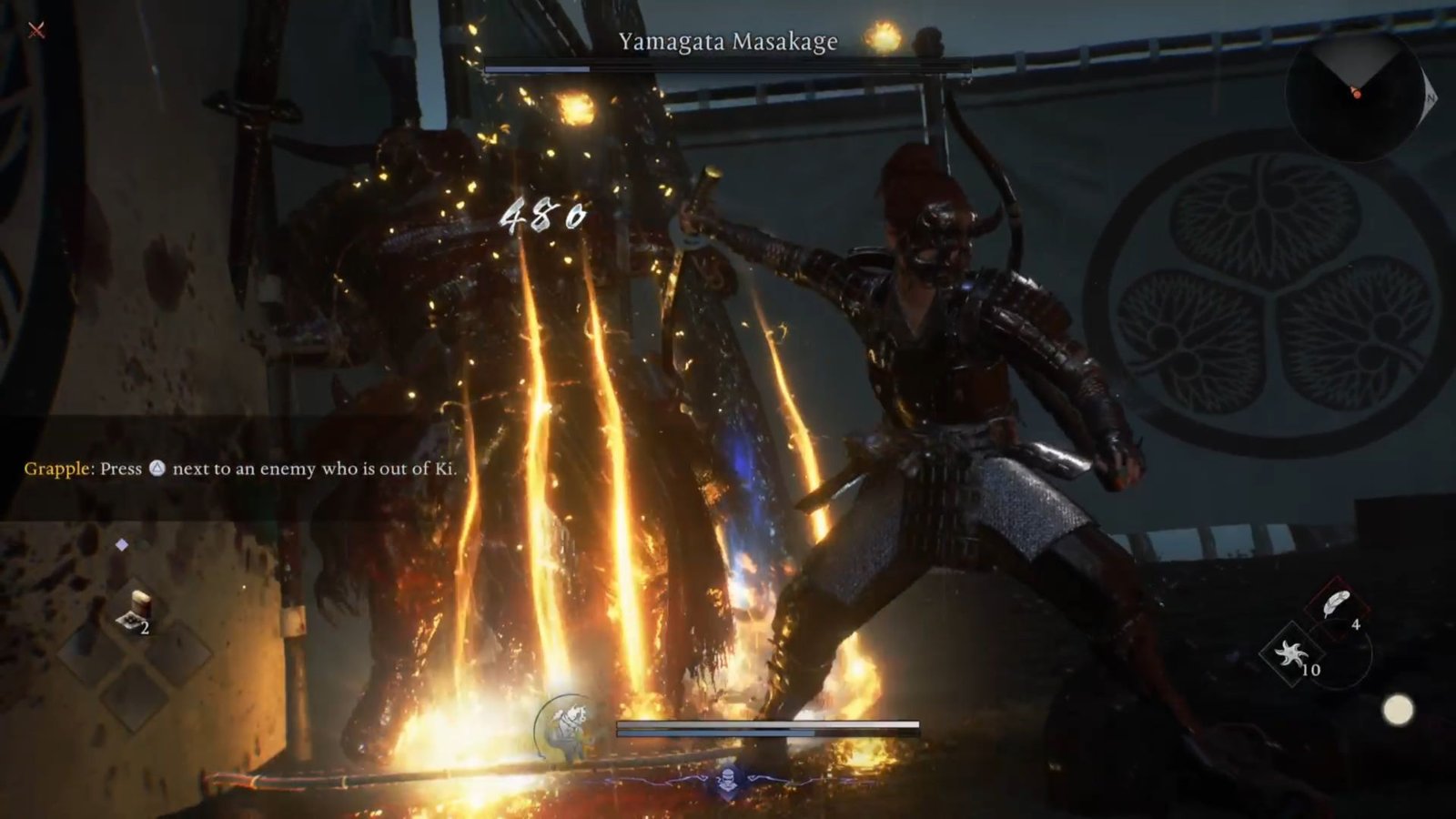Use the shuriken icon showing 10
The image size is (1456, 819).
[1291, 655]
